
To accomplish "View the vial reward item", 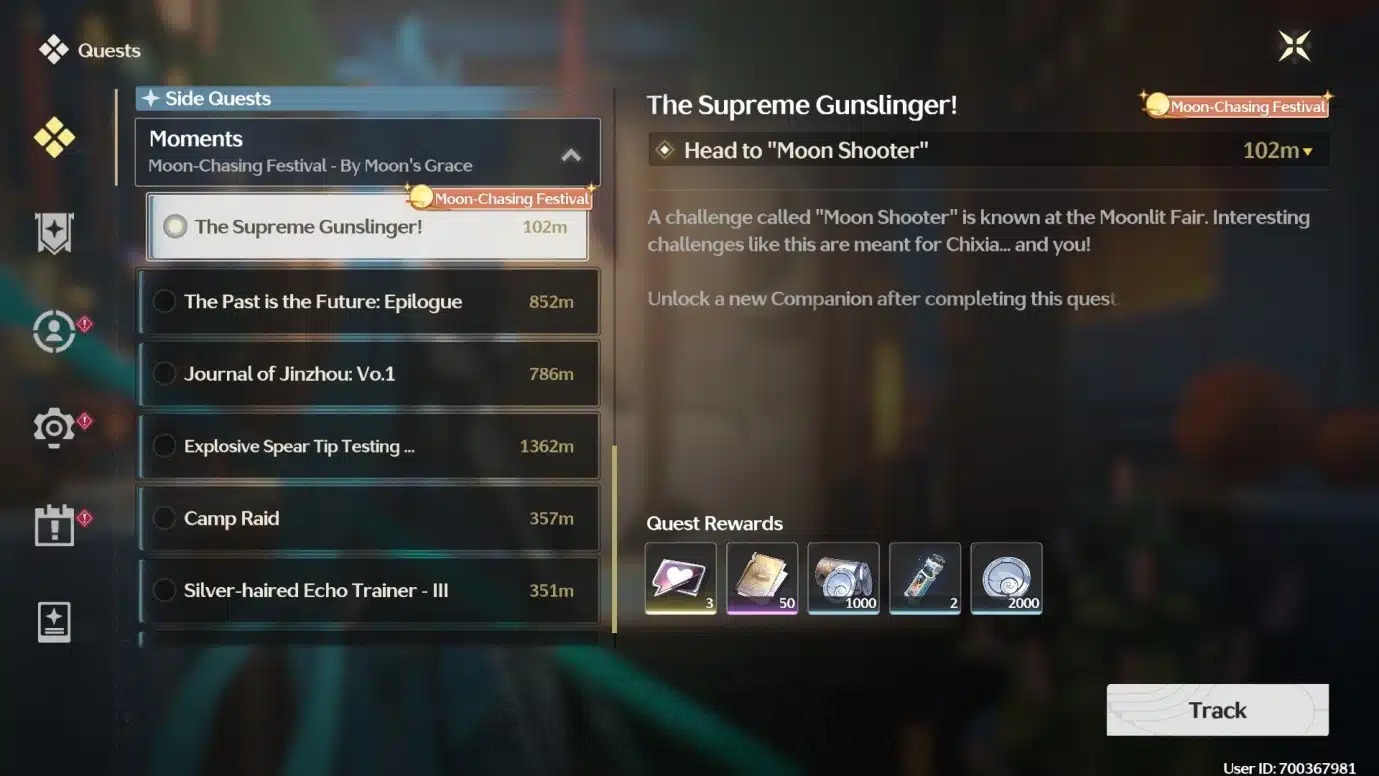I will tap(925, 577).
